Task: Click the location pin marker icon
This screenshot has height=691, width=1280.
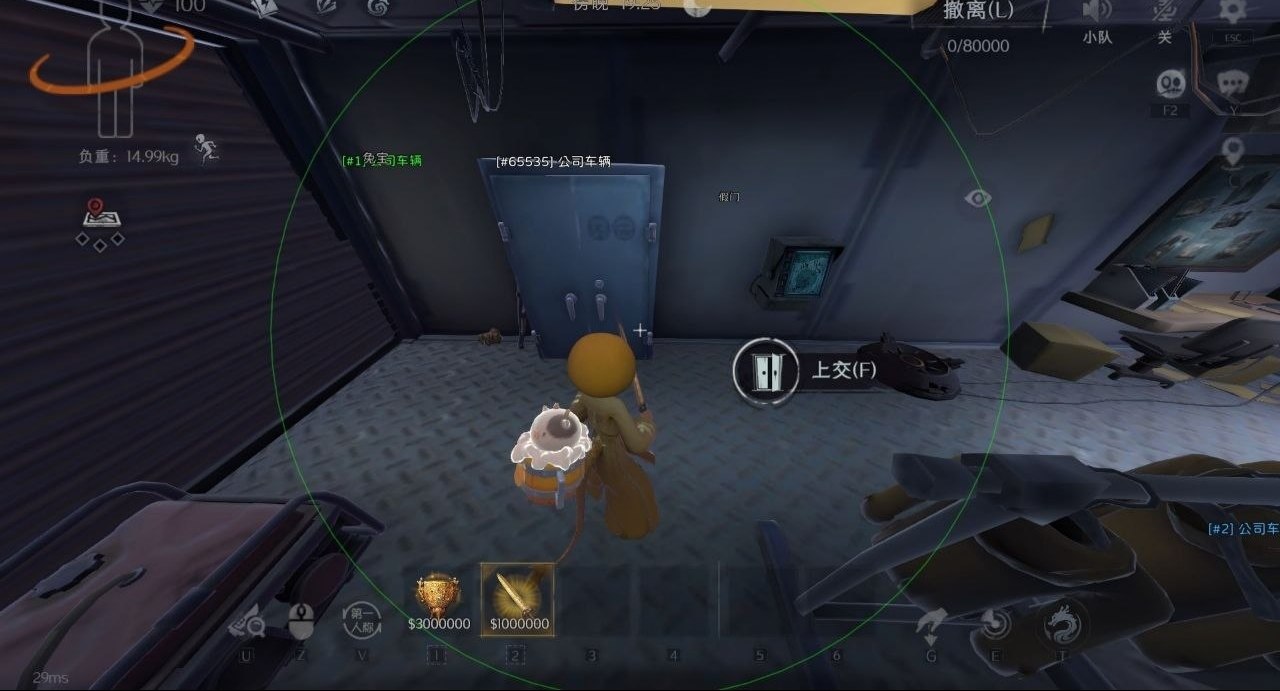Action: click(1233, 152)
